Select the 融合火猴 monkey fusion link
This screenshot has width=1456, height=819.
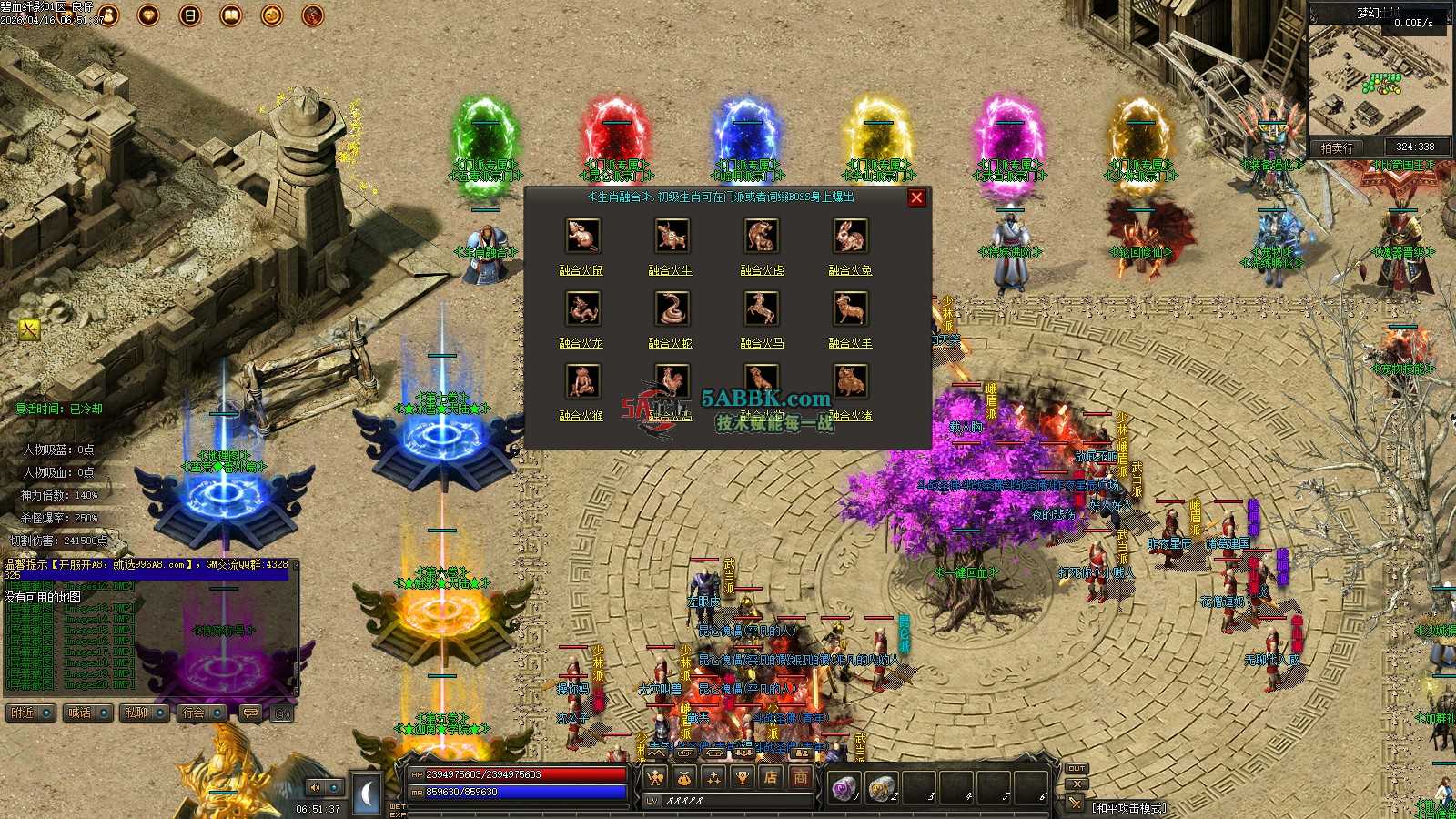pyautogui.click(x=581, y=416)
